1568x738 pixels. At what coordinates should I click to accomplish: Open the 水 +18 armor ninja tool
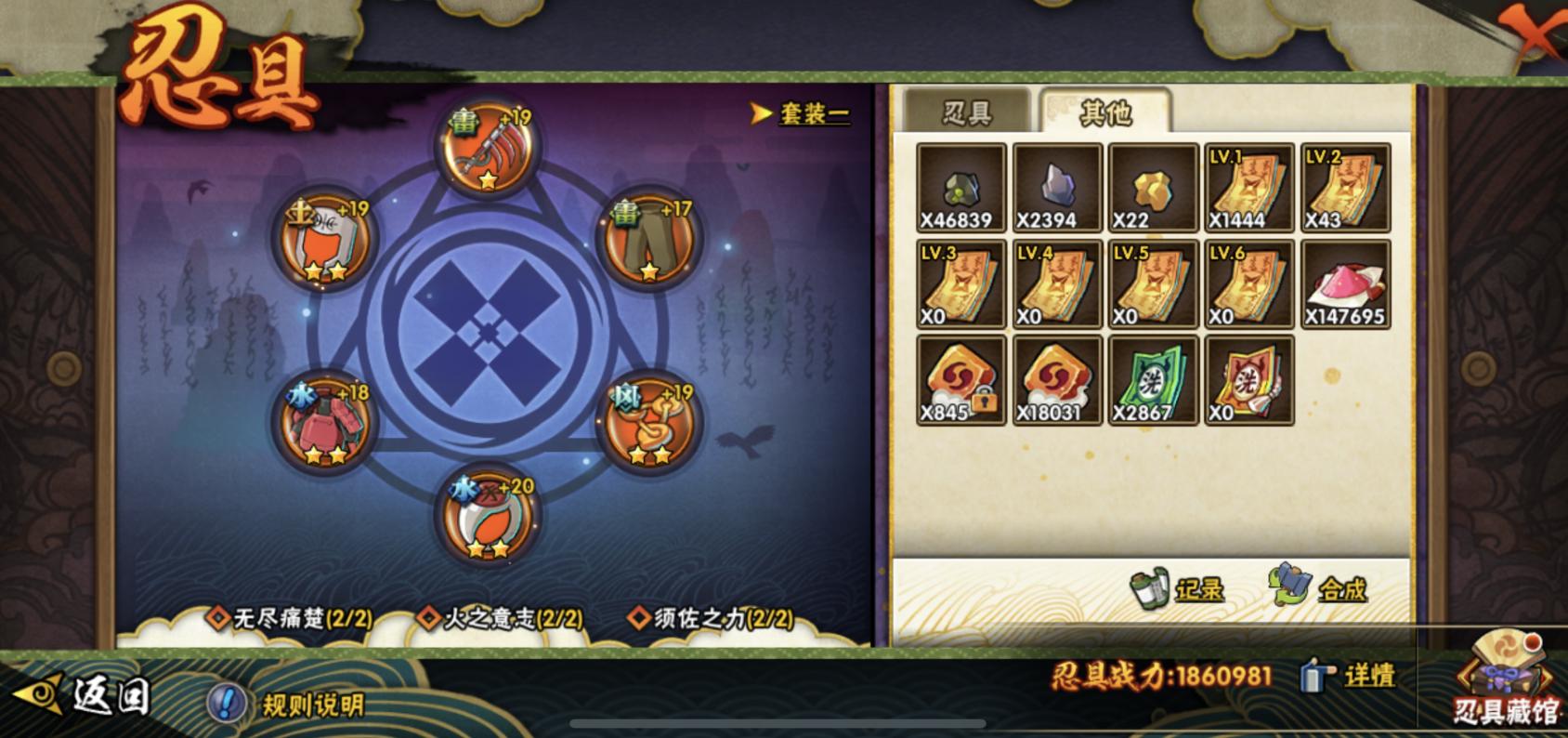[x=321, y=425]
